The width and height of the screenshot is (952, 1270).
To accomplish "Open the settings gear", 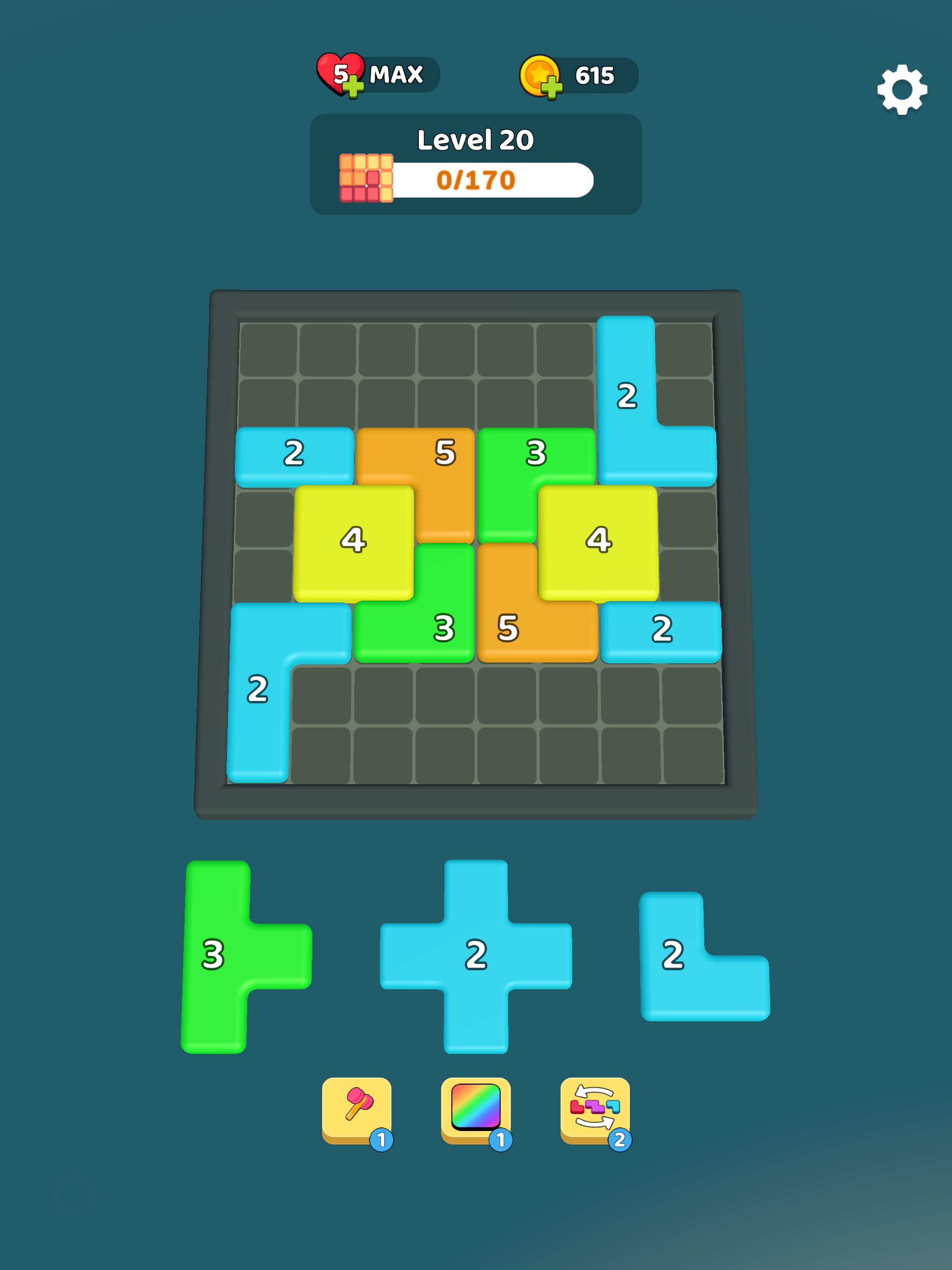I will click(903, 91).
